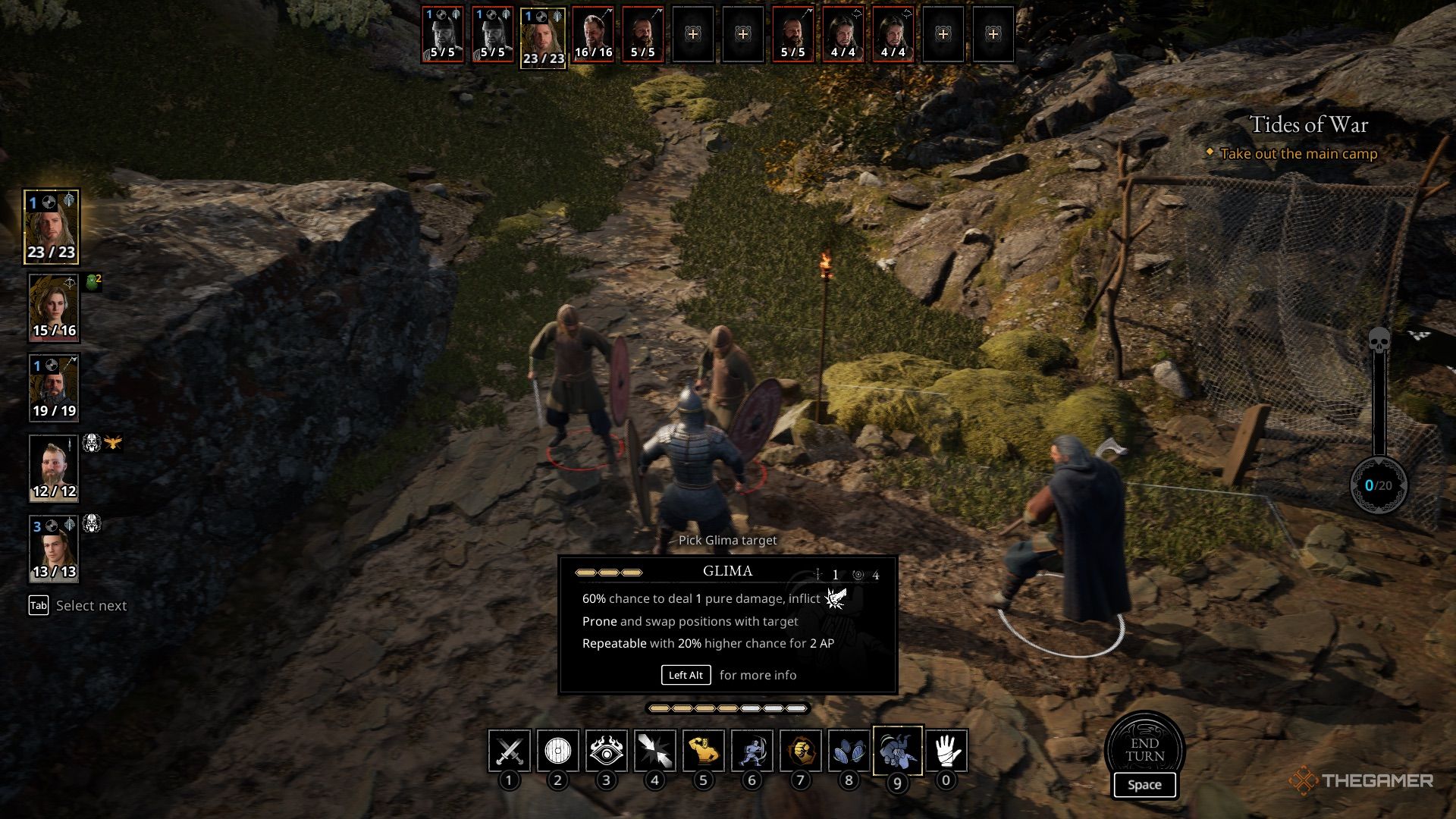The image size is (1456, 819).
Task: Use the two spinning shields ability
Action: (x=849, y=751)
